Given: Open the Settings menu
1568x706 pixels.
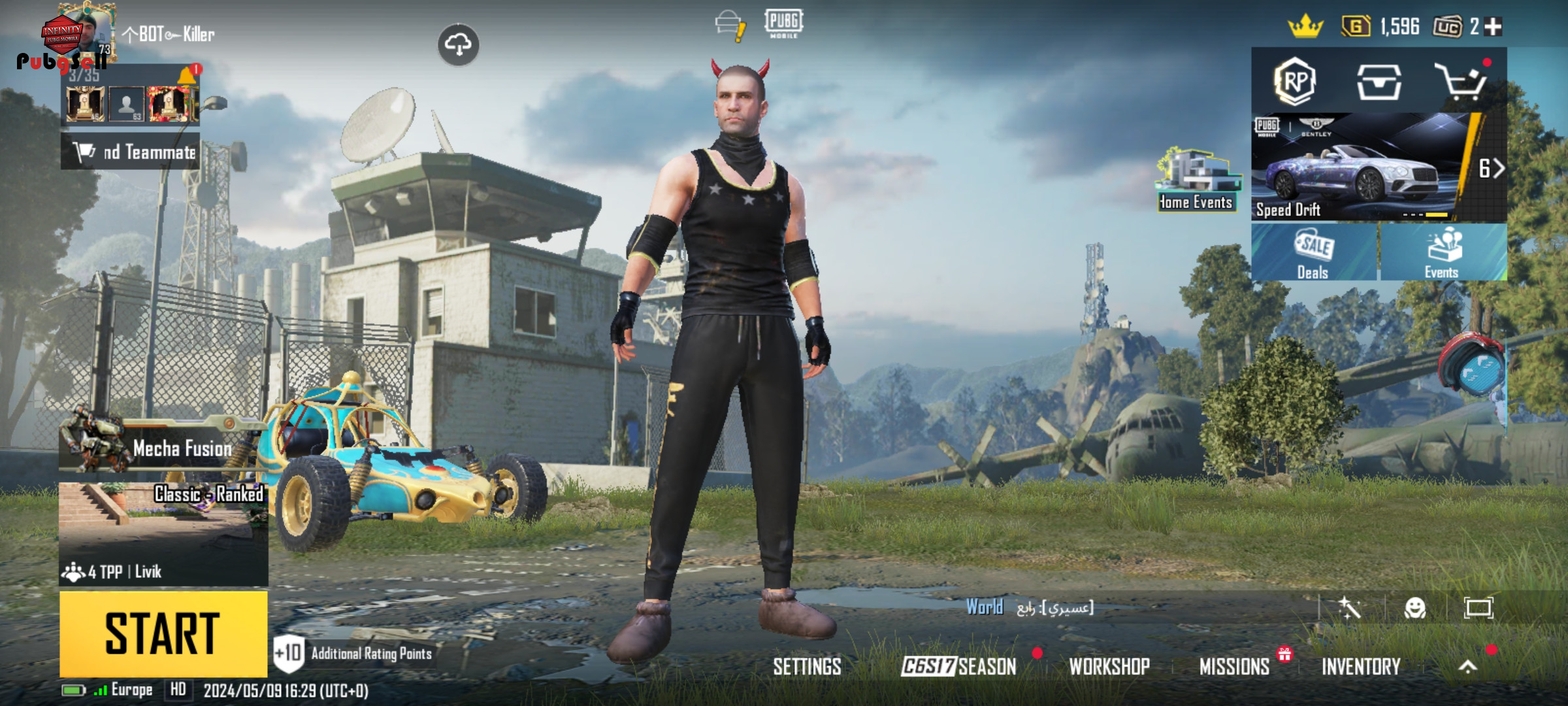Looking at the screenshot, I should point(807,667).
